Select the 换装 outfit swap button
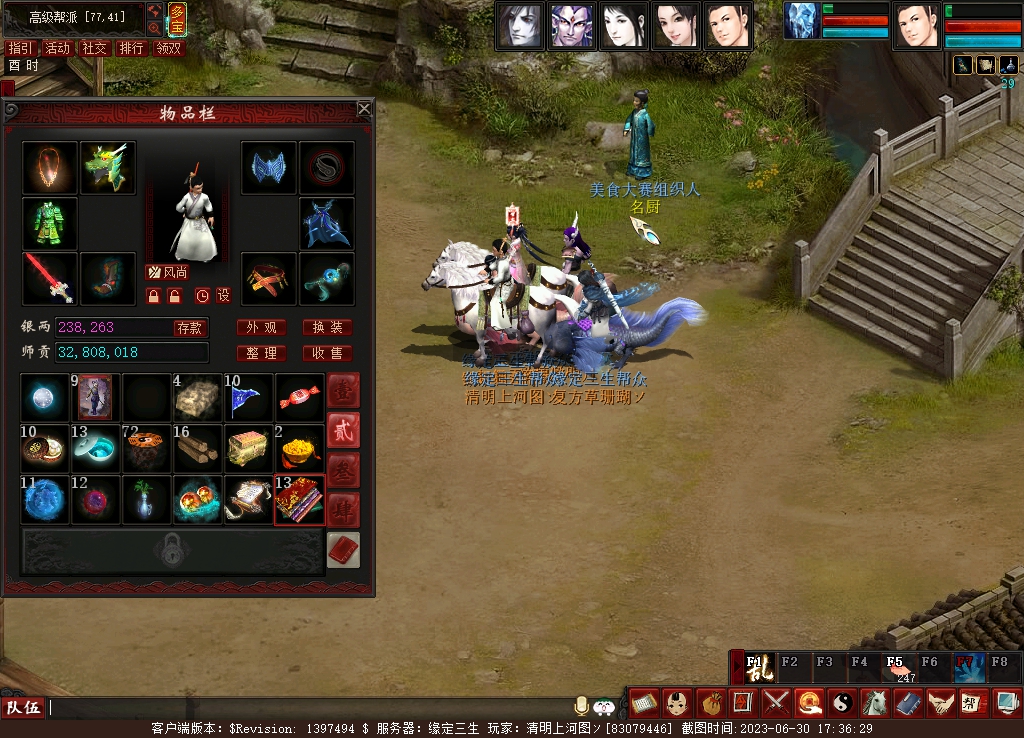Image resolution: width=1024 pixels, height=738 pixels. (x=327, y=328)
